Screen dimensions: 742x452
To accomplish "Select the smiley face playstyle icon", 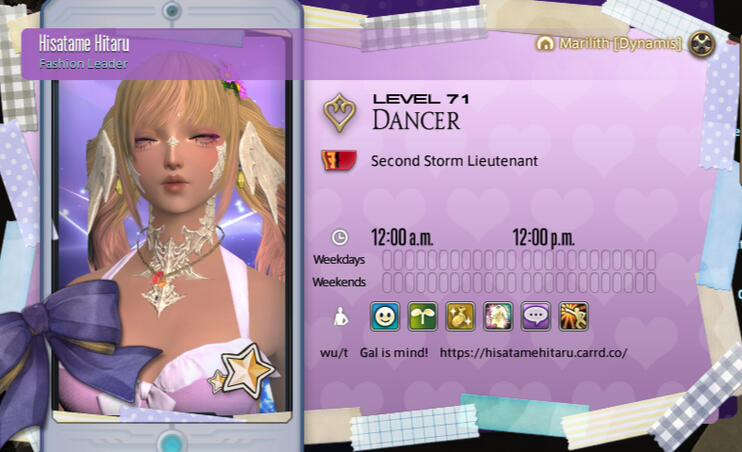I will click(x=385, y=317).
